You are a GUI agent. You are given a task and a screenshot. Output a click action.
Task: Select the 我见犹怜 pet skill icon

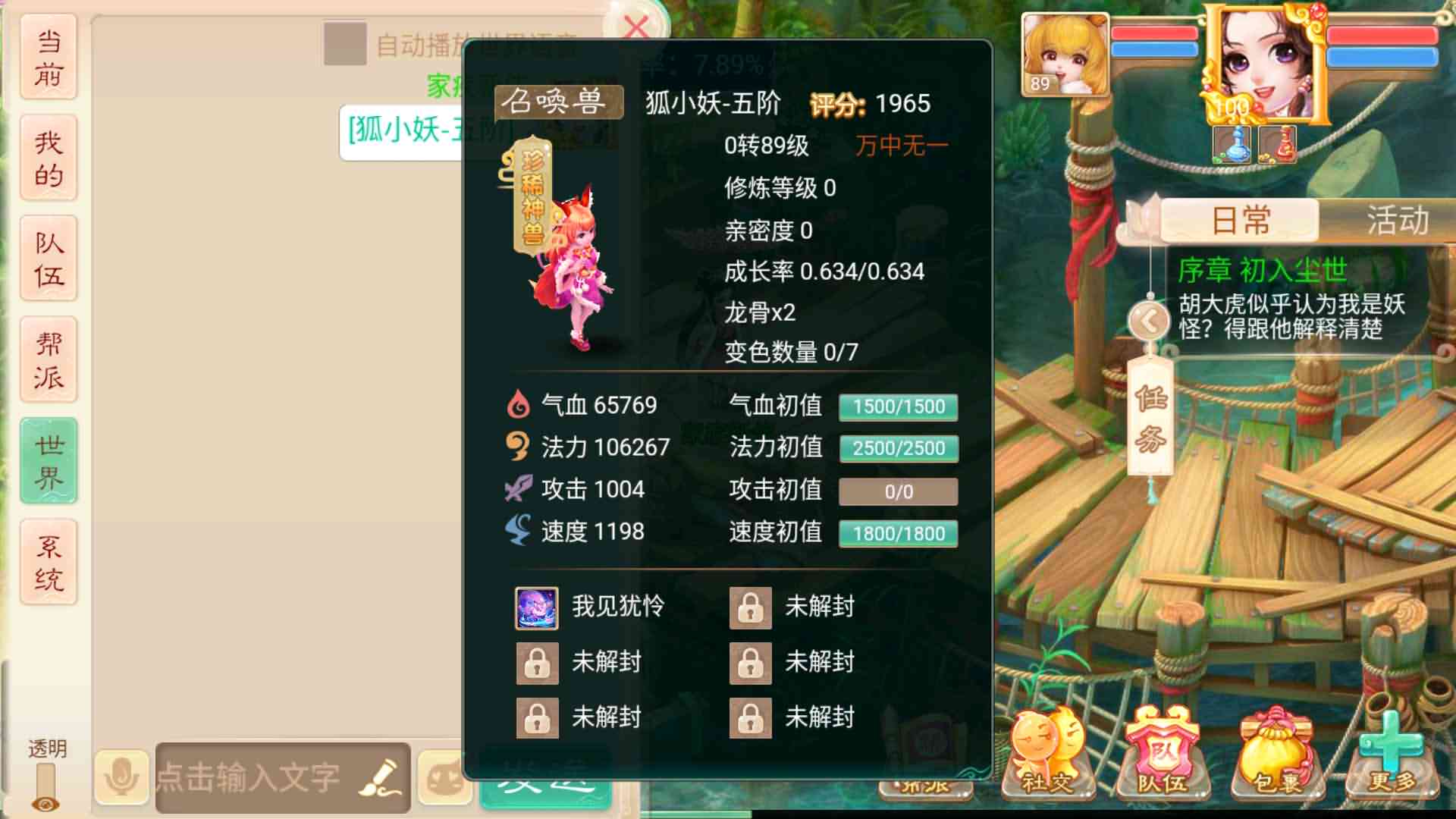click(538, 607)
